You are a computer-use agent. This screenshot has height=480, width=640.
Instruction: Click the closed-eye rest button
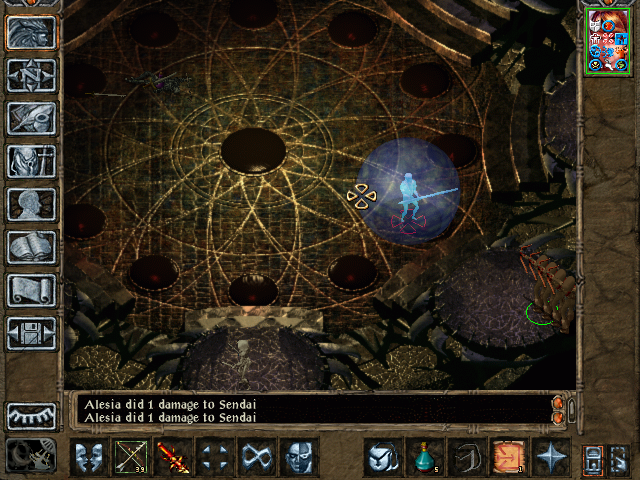[x=31, y=415]
